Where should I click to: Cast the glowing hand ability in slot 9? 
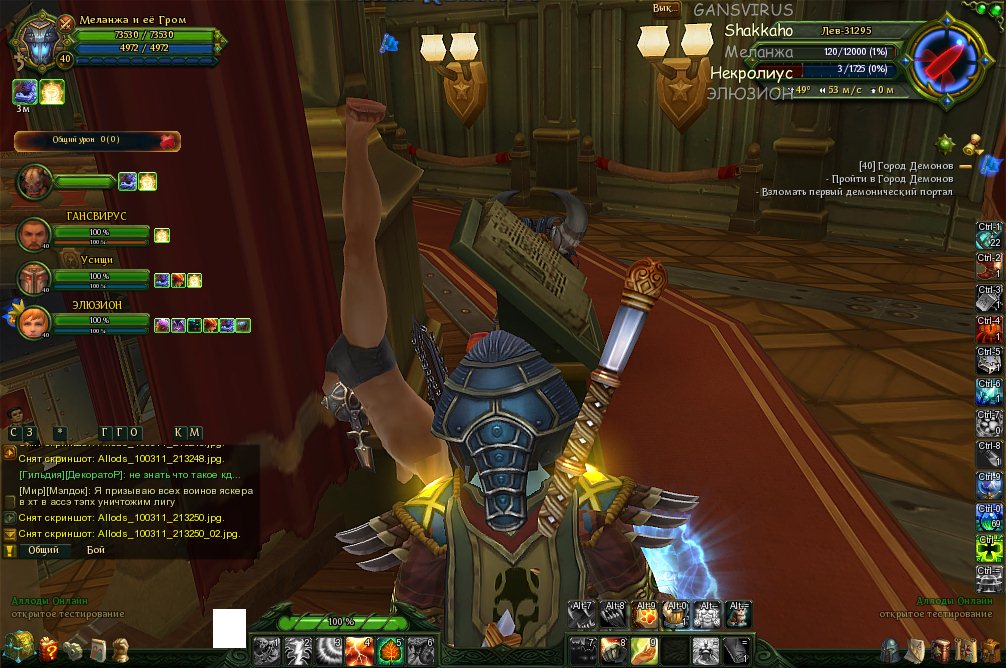(645, 651)
